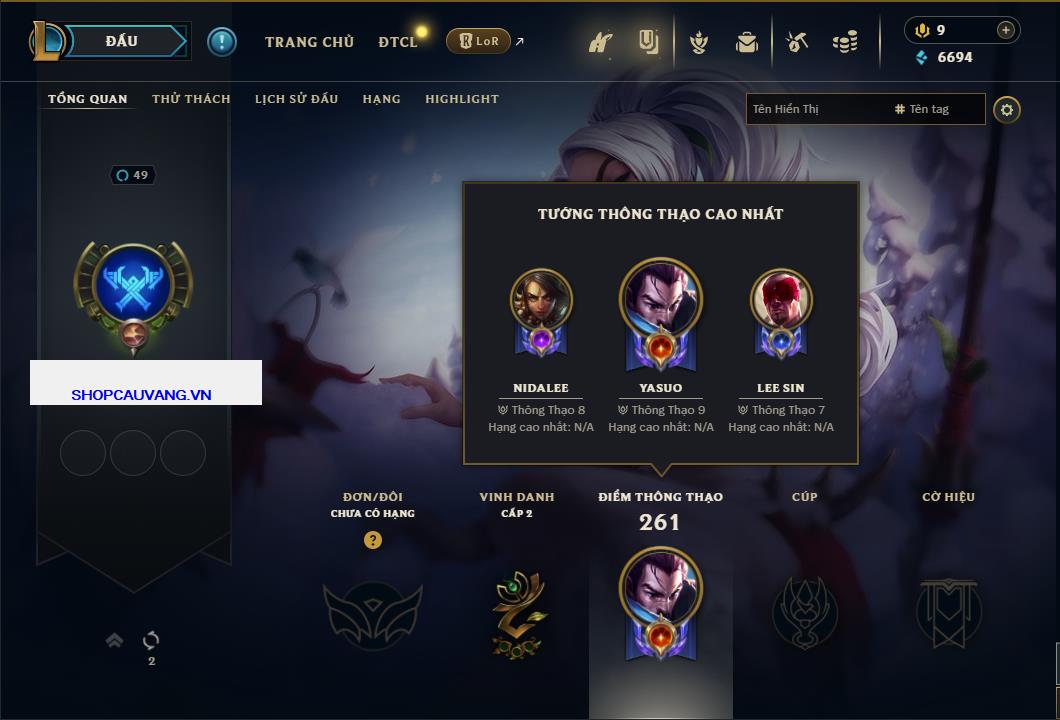Open the VINH DANH honor emblem
The image size is (1060, 720).
point(517,612)
